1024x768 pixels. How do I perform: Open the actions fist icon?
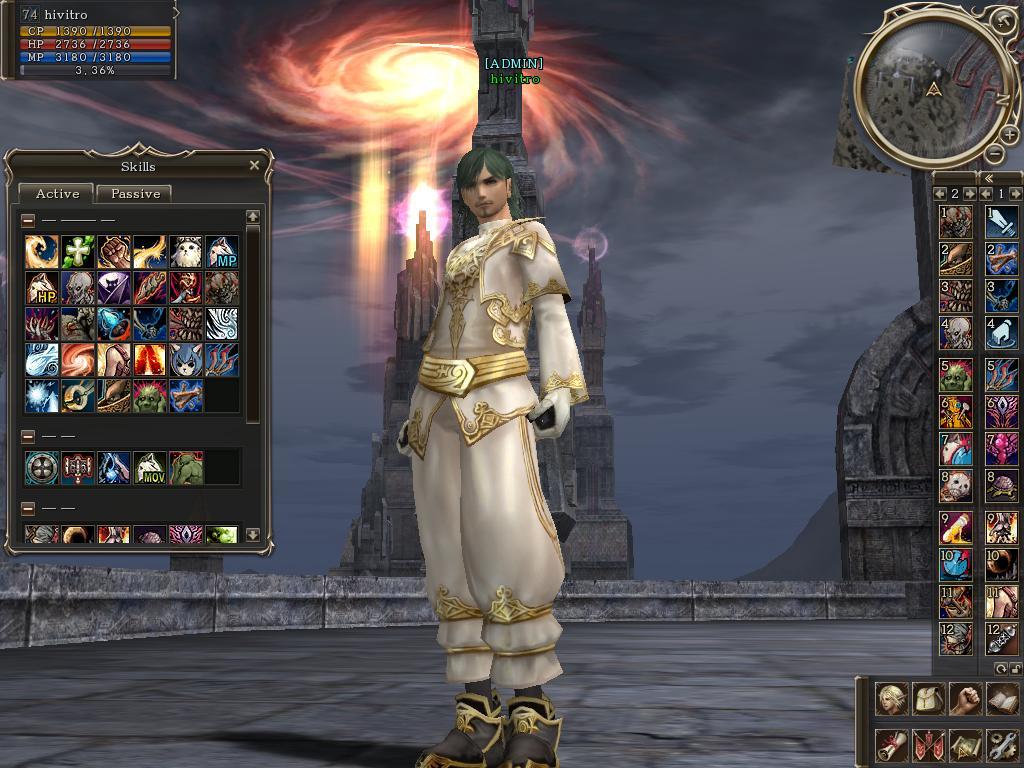coord(965,699)
